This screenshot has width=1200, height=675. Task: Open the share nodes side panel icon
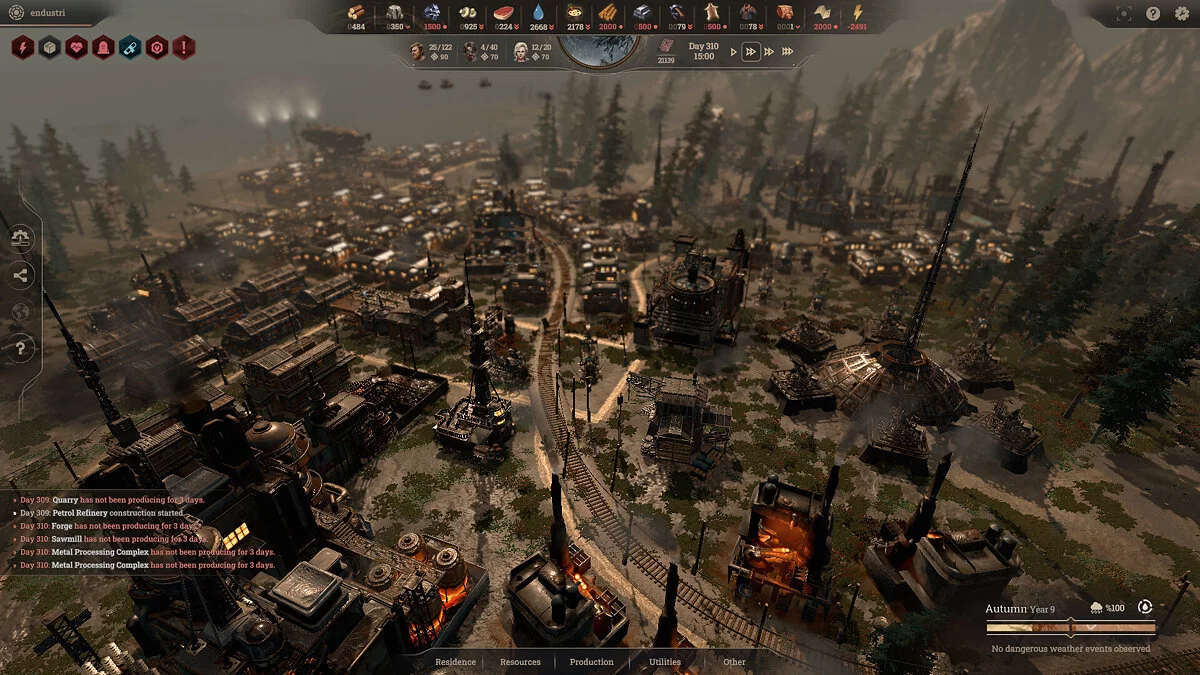(21, 275)
